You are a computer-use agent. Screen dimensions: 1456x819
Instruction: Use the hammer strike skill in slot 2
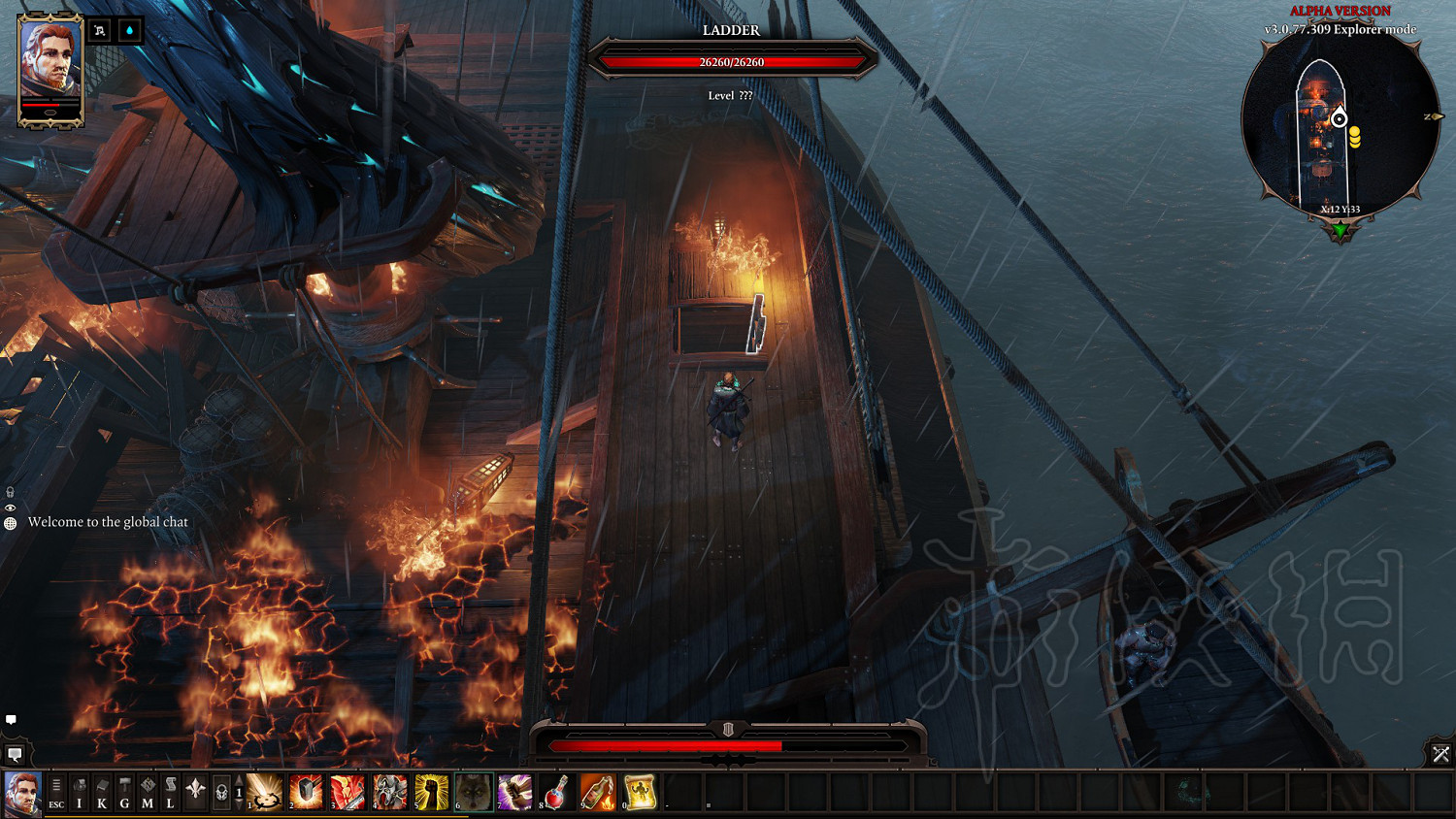tap(306, 792)
